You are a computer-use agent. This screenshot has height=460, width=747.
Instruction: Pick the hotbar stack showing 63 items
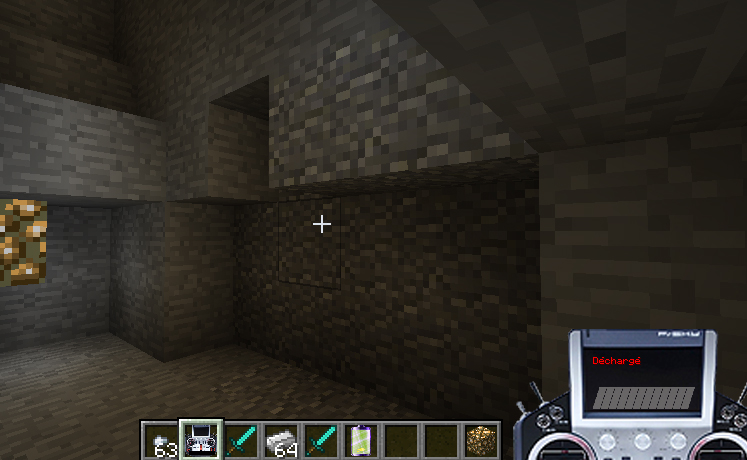tap(161, 440)
